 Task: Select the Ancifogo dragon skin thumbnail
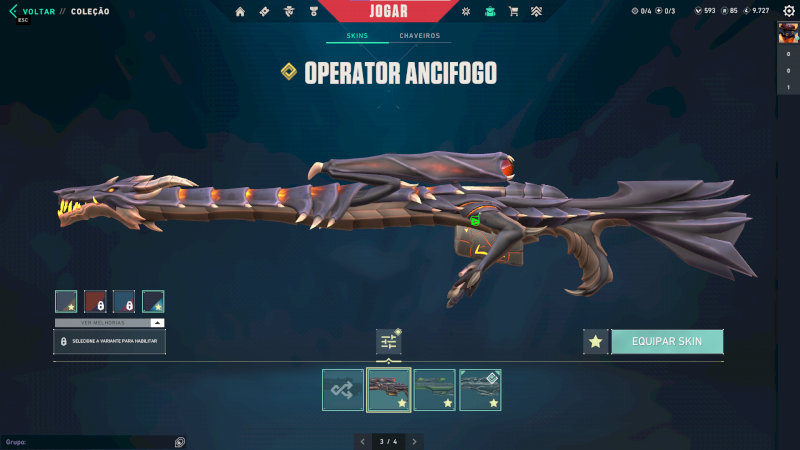389,390
